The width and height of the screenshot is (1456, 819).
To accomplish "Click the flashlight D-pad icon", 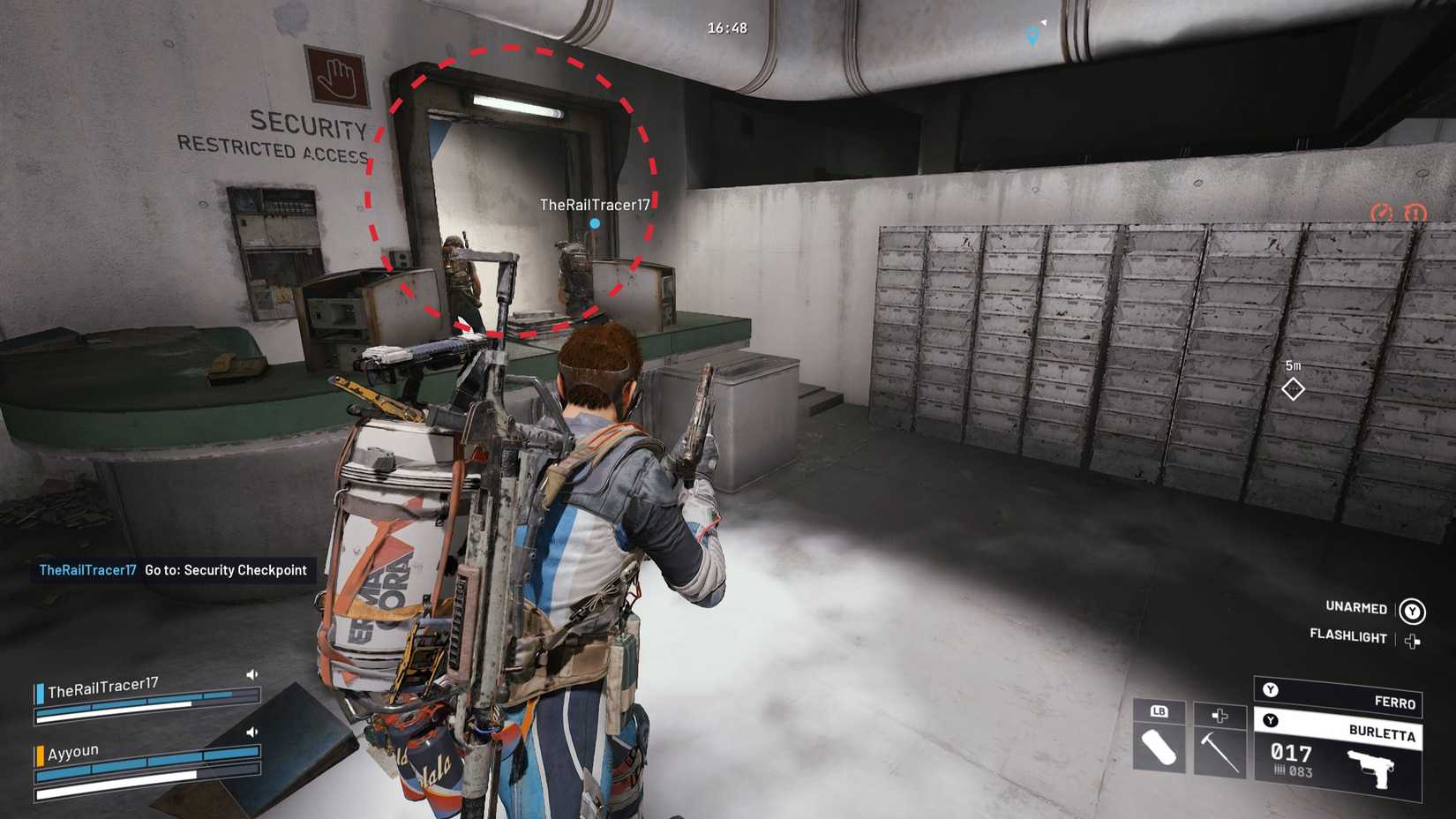I will (1414, 639).
